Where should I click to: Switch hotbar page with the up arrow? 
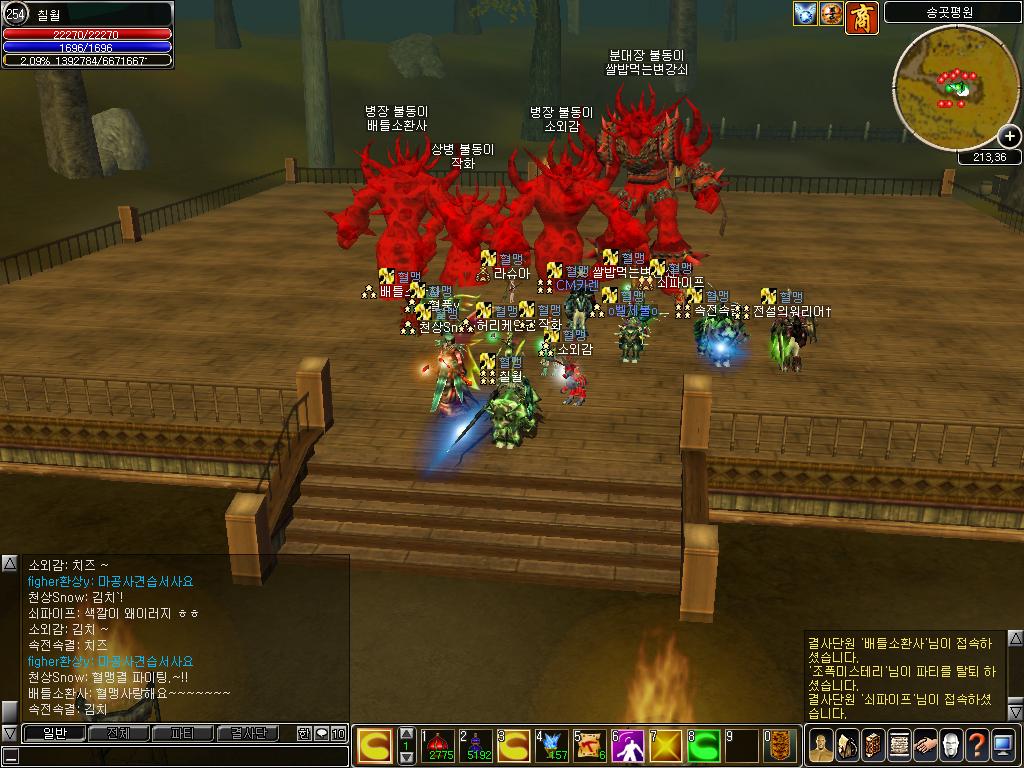pos(406,733)
